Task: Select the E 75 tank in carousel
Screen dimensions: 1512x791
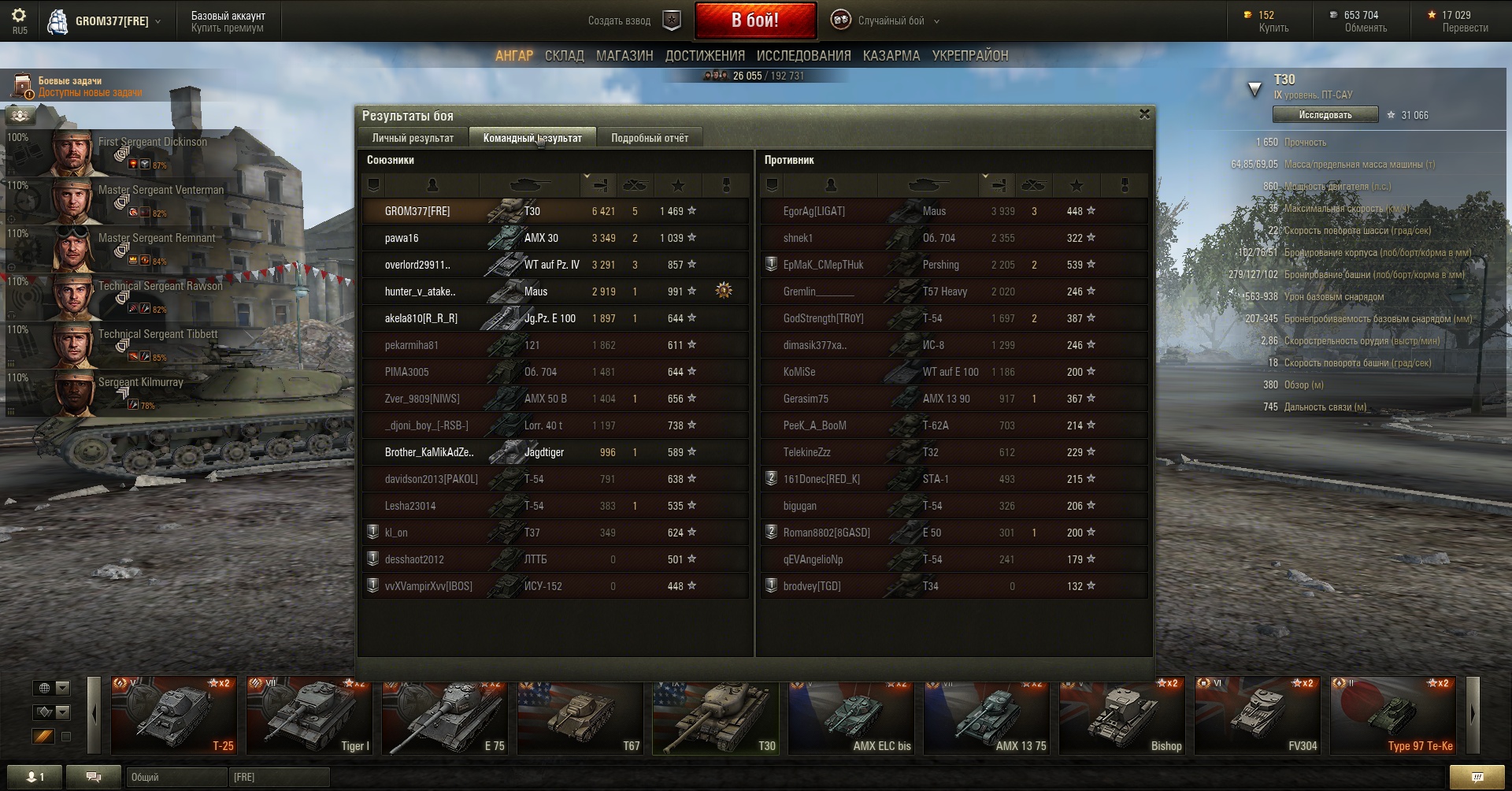Action: (444, 715)
